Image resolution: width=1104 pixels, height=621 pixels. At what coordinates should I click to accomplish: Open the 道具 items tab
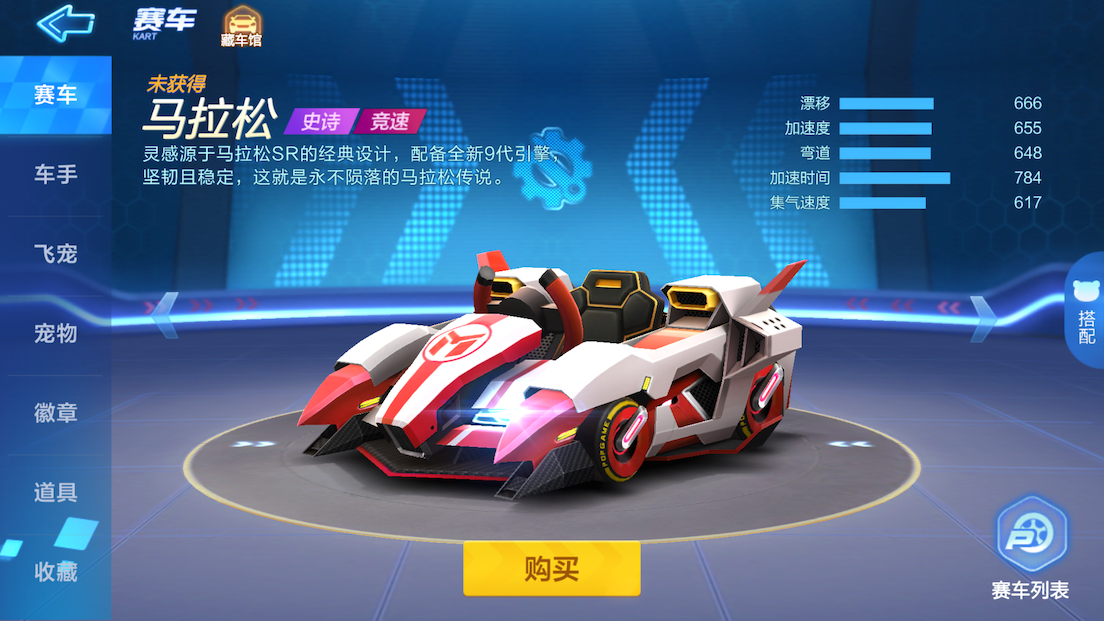(55, 492)
